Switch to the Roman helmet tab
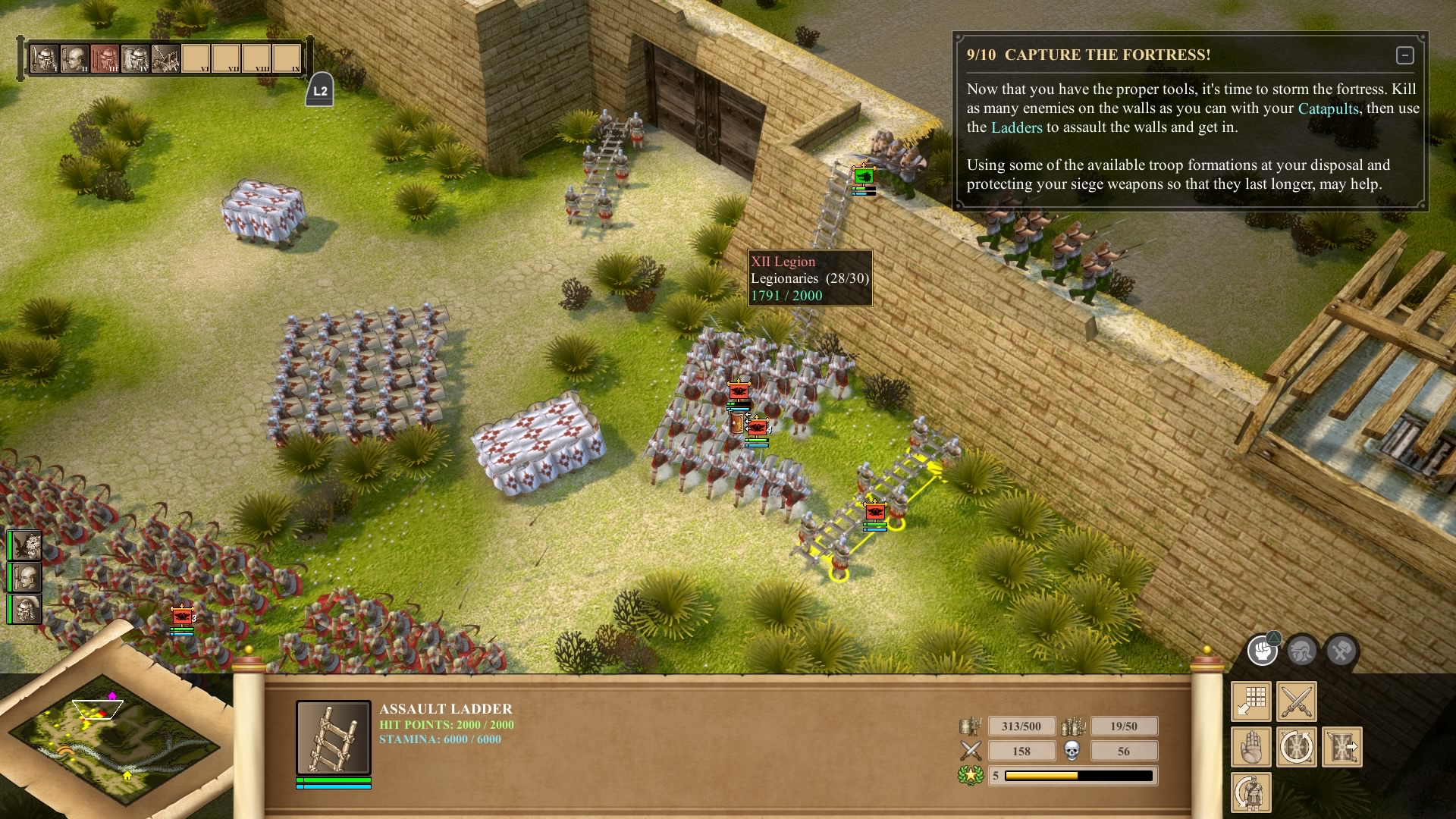Viewport: 1456px width, 819px height. click(x=1302, y=651)
